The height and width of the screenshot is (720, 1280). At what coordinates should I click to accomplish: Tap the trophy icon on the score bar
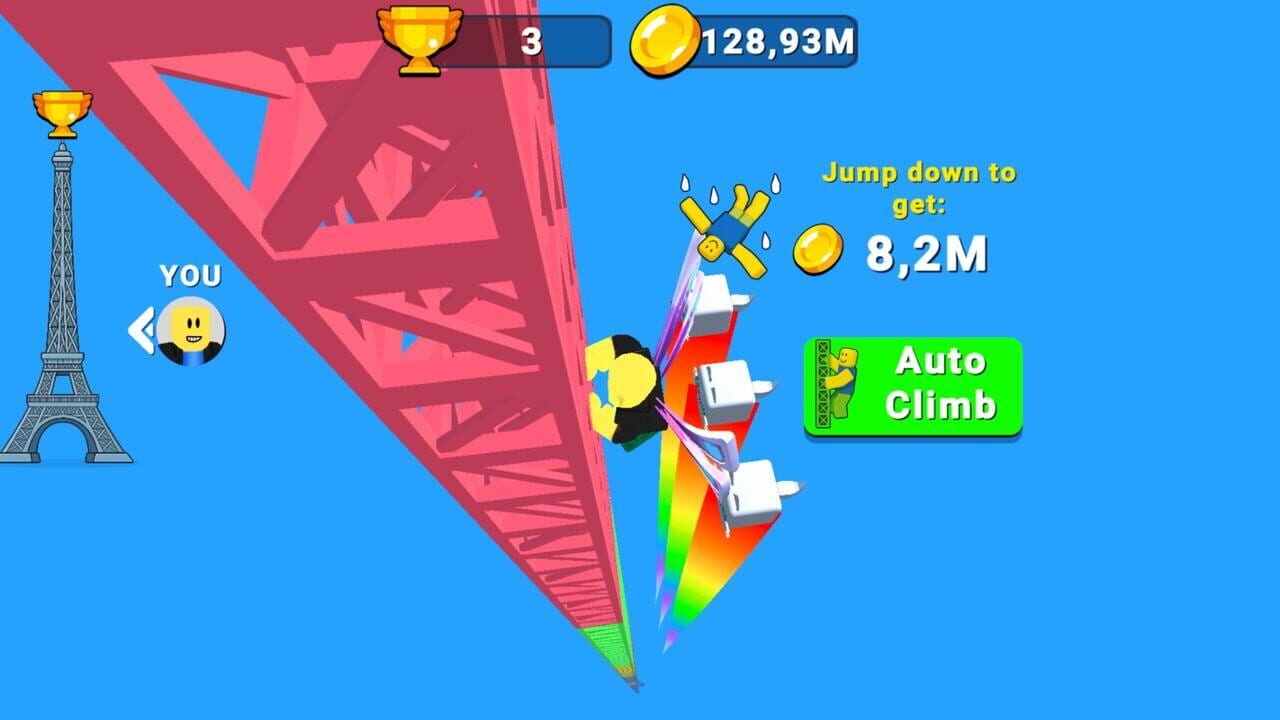point(420,39)
